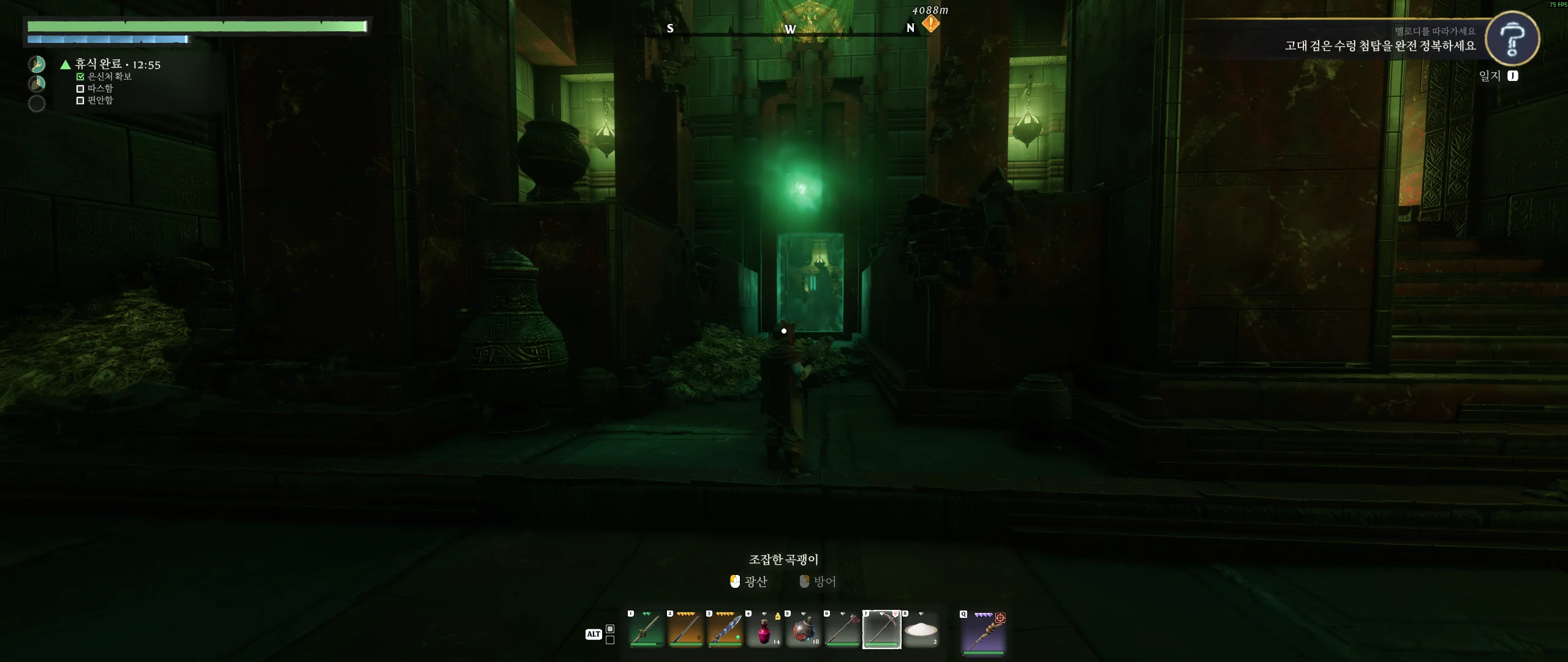Choose the blue-bladed sword in slot 3
Viewport: 1568px width, 662px height.
tap(725, 630)
